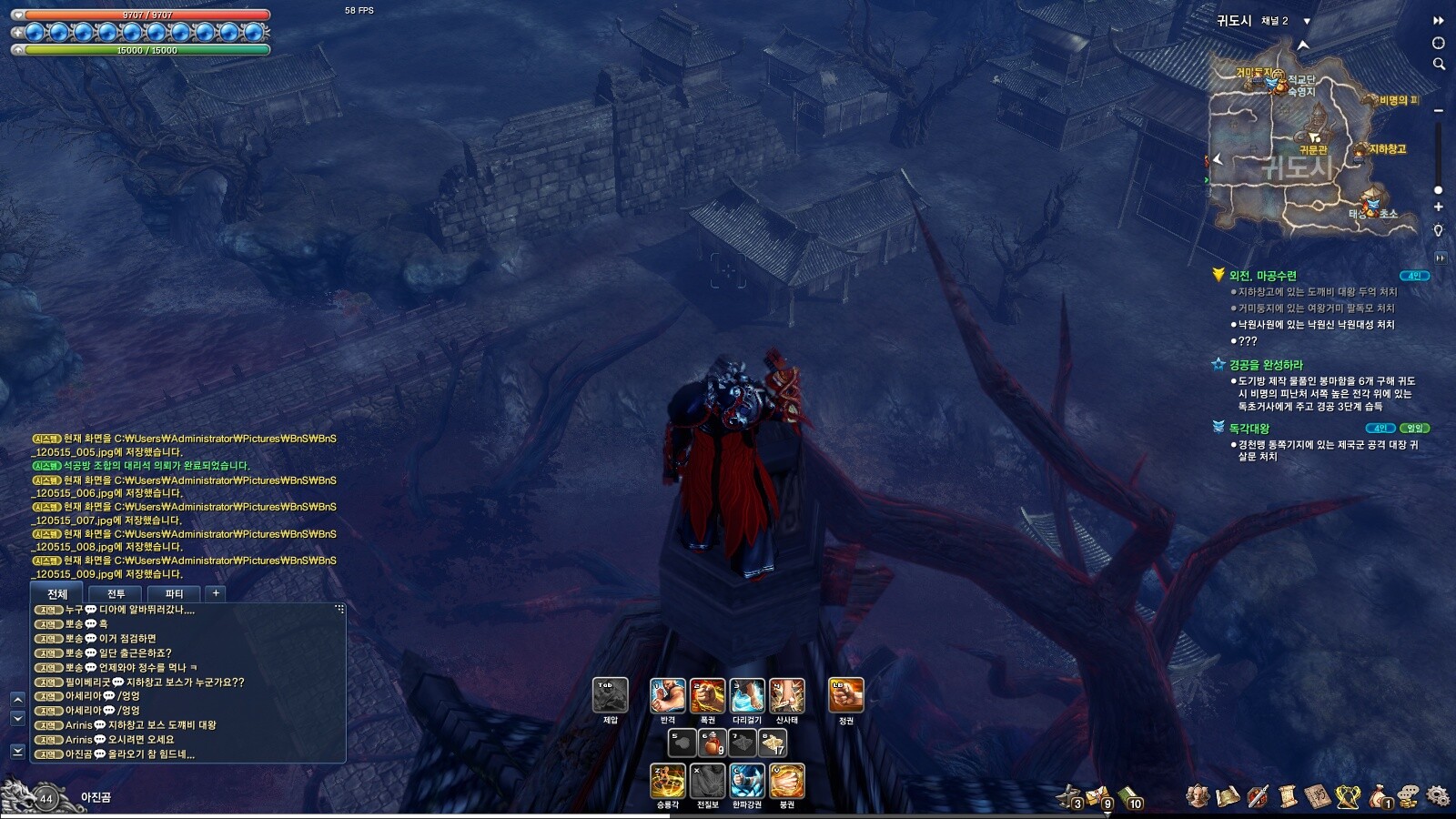Screen dimensions: 1456x819
Task: Trigger the 다리걸기 leg sweep skill
Action: point(747,696)
